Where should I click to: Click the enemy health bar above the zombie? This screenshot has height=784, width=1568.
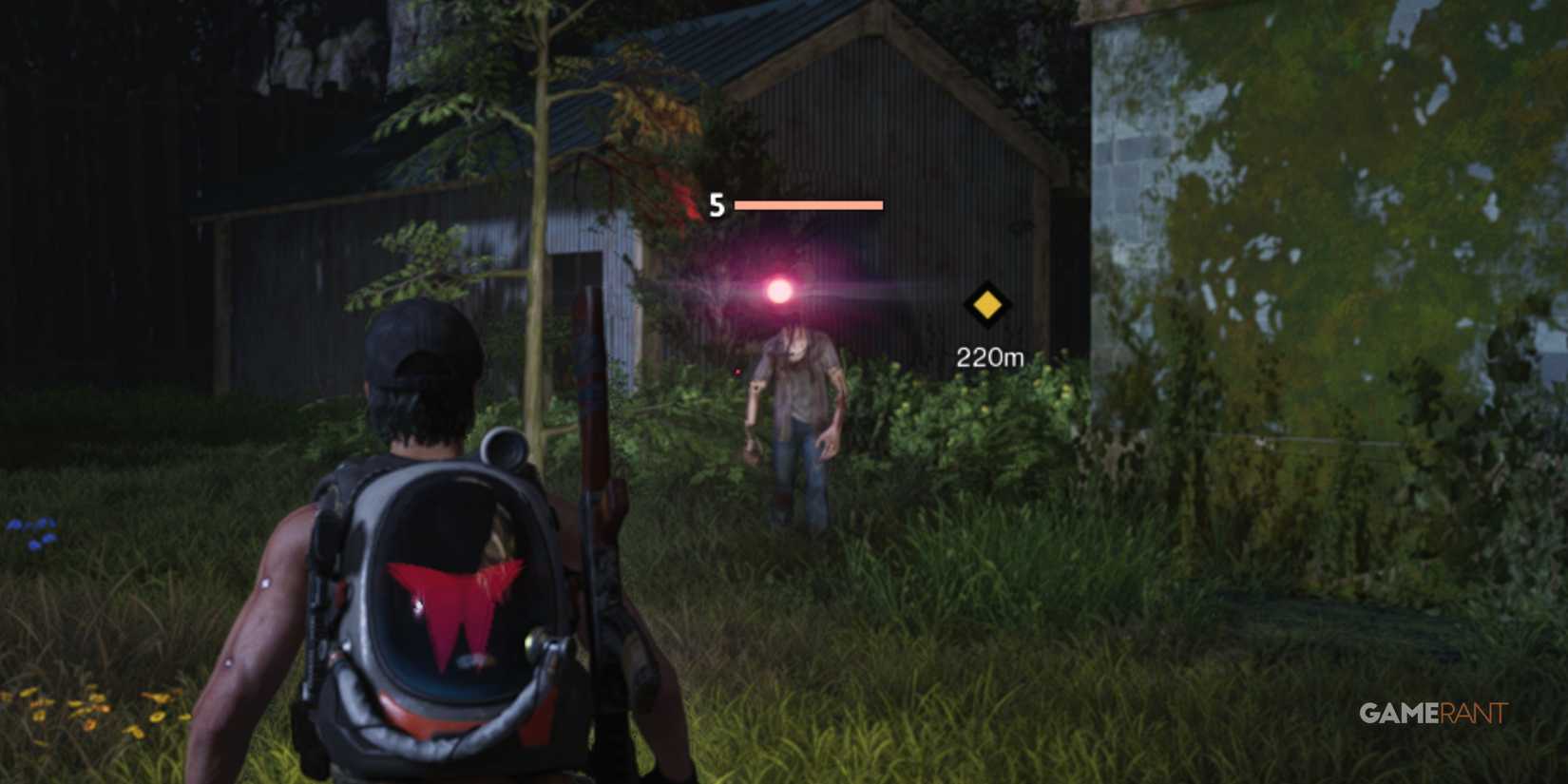[808, 202]
